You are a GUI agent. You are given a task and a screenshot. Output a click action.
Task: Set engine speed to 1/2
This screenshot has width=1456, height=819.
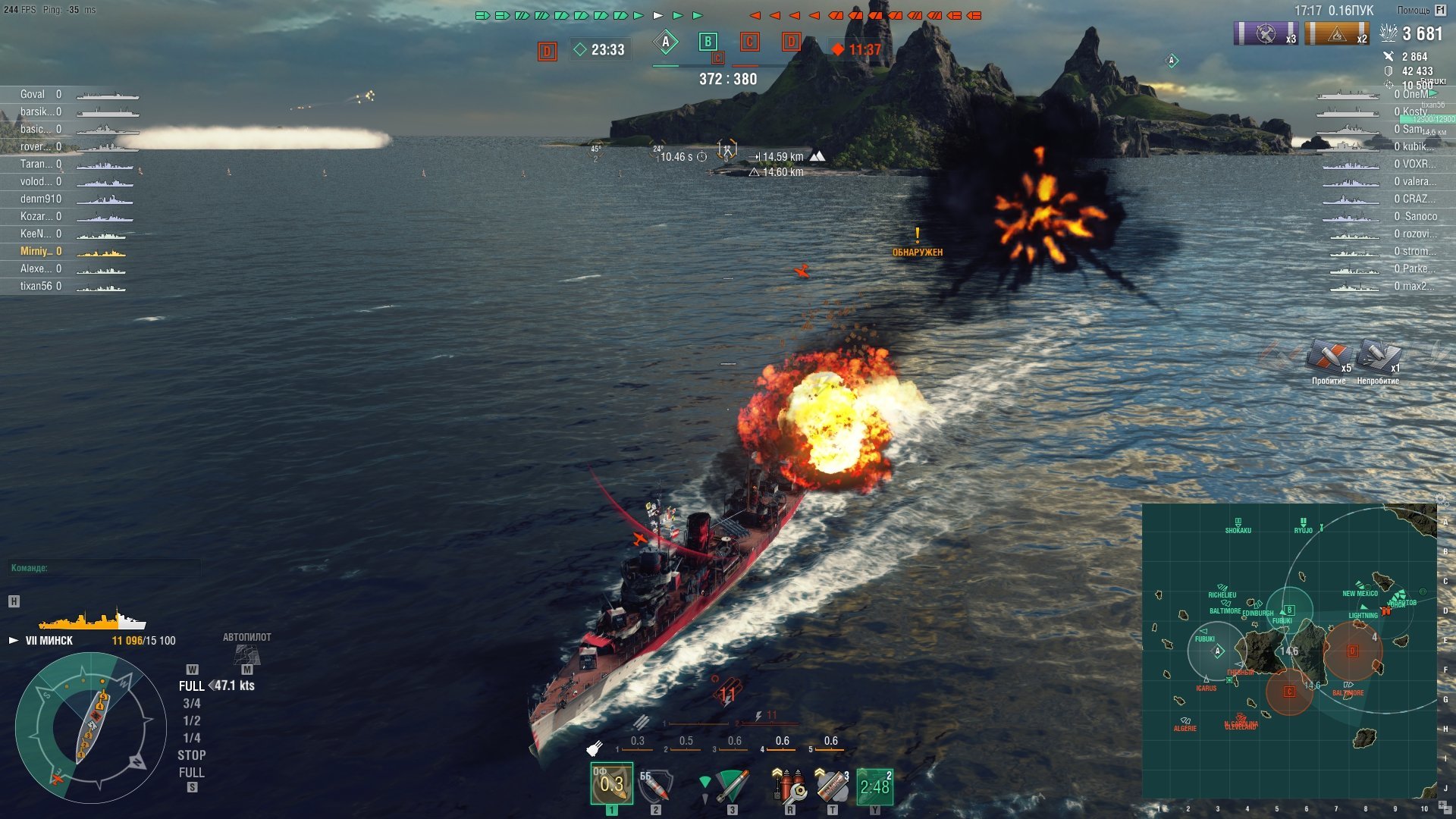pos(191,720)
